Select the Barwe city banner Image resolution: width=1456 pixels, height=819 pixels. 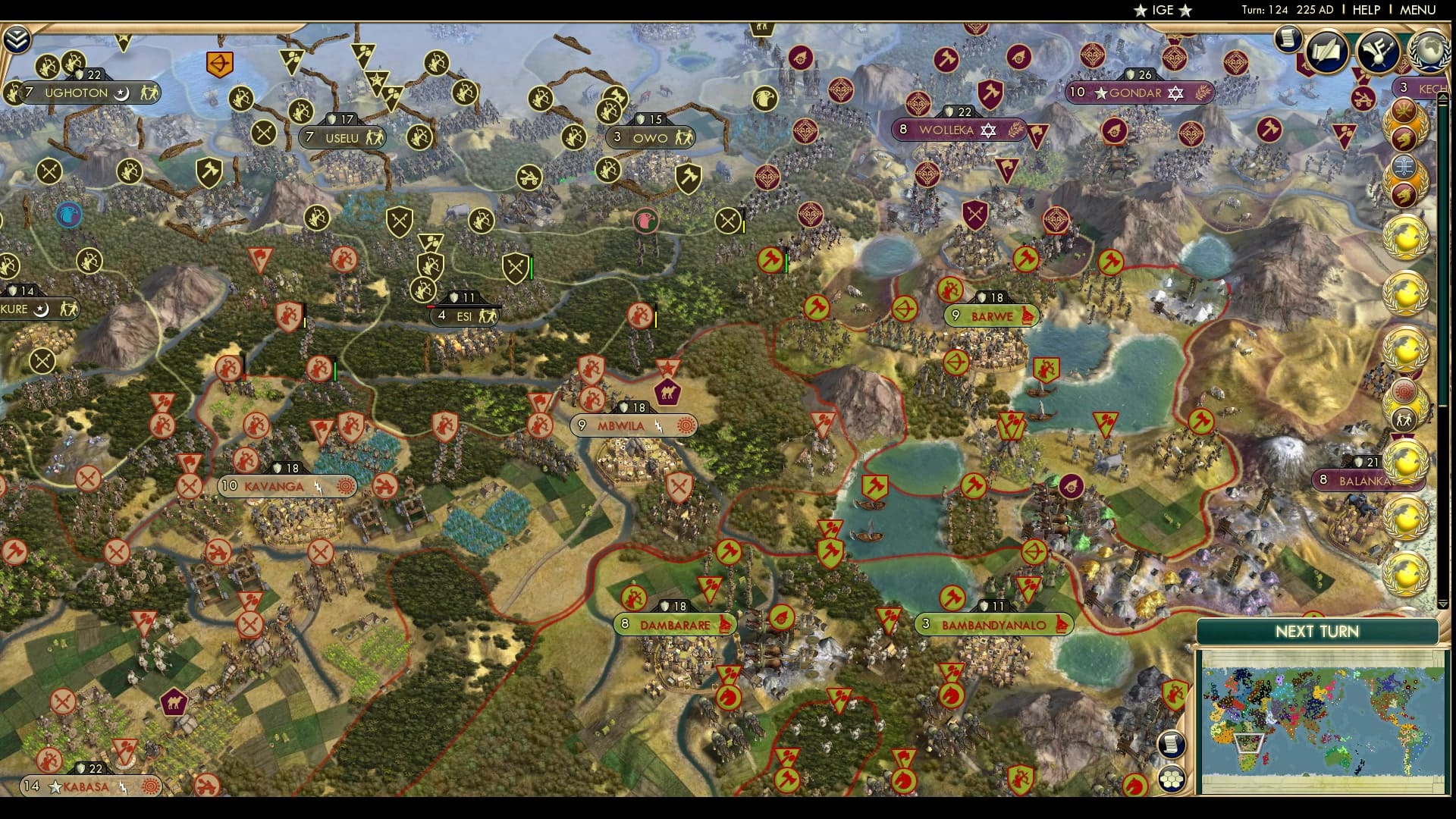(x=991, y=315)
